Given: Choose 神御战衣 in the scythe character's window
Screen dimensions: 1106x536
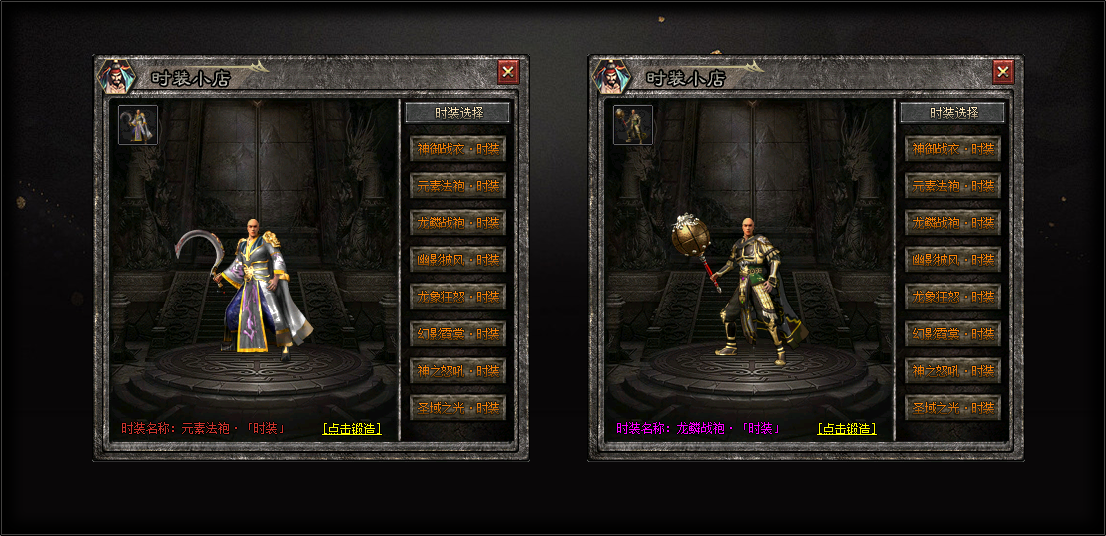Looking at the screenshot, I should pos(458,149).
